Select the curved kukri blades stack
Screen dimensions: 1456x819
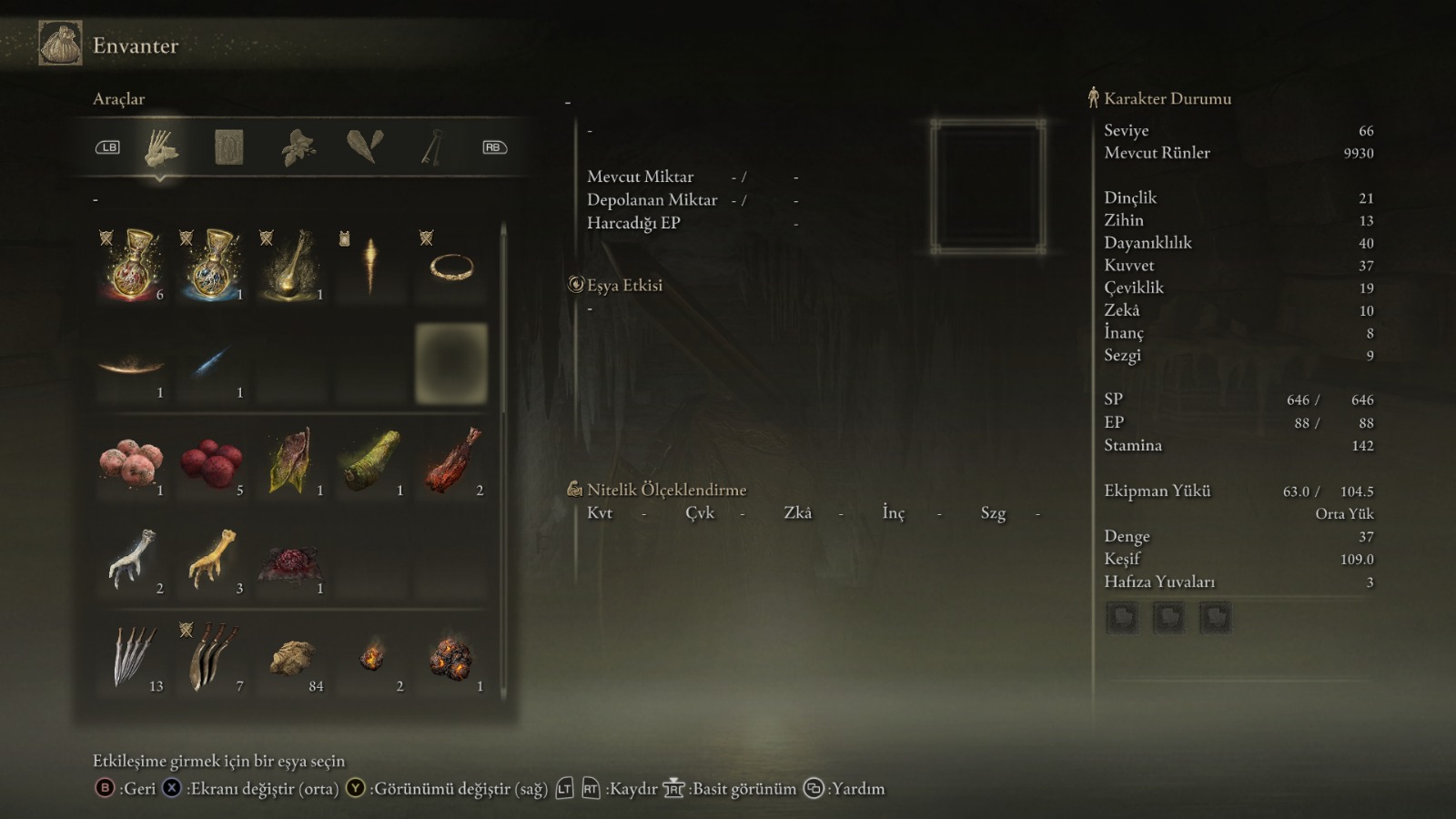(212, 657)
